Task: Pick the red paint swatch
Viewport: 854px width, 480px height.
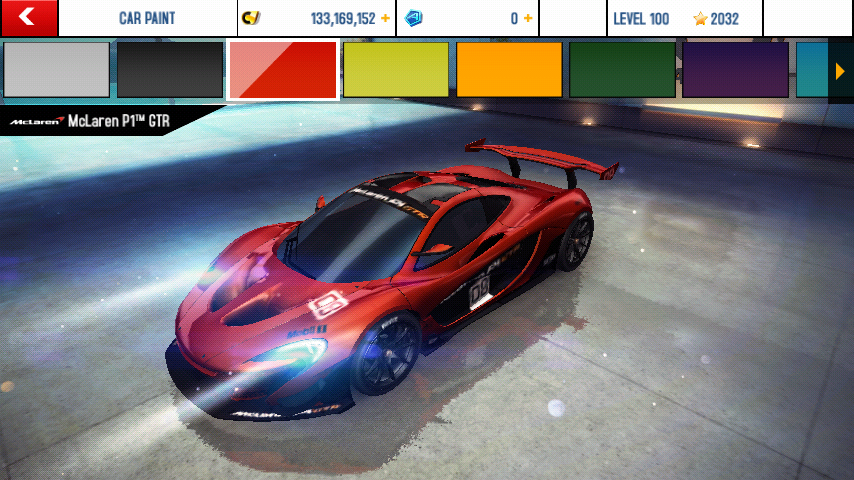Action: (283, 70)
